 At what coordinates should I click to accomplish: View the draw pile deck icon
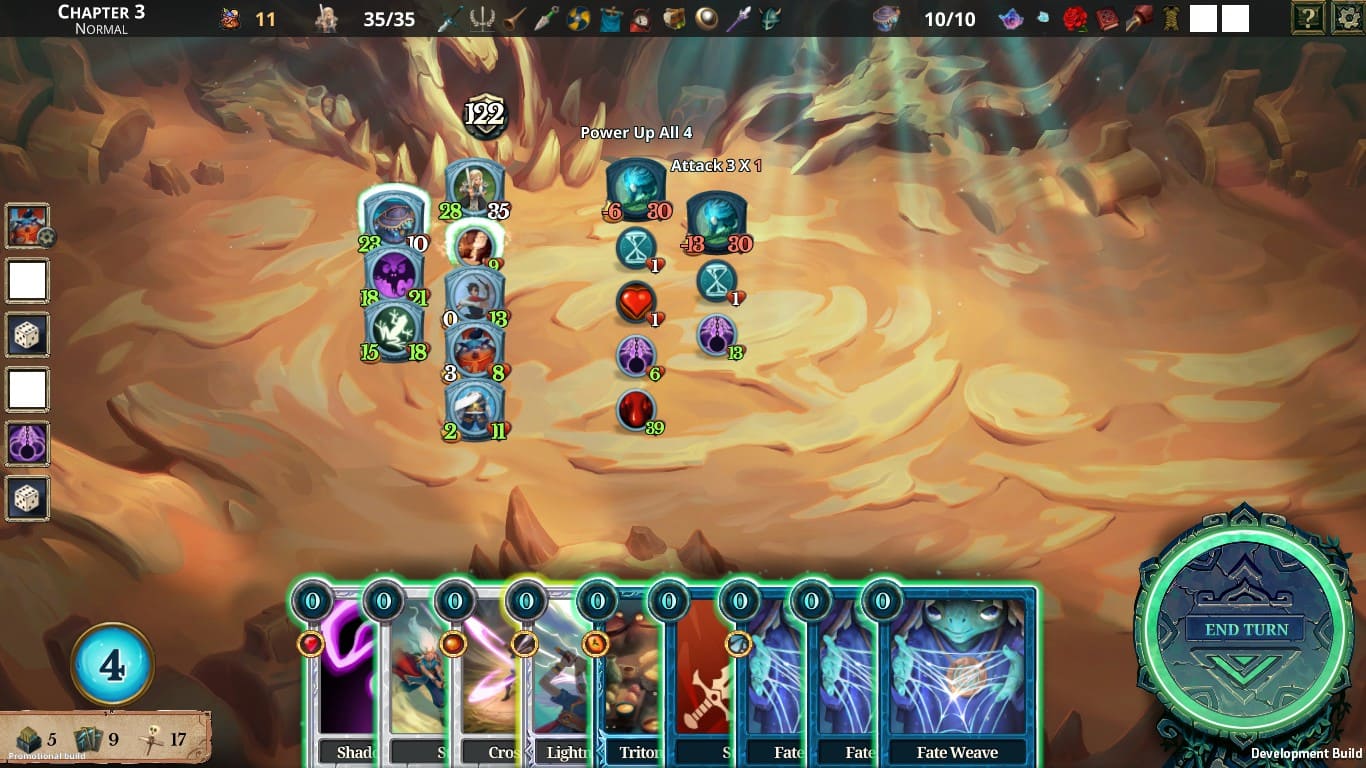point(28,740)
